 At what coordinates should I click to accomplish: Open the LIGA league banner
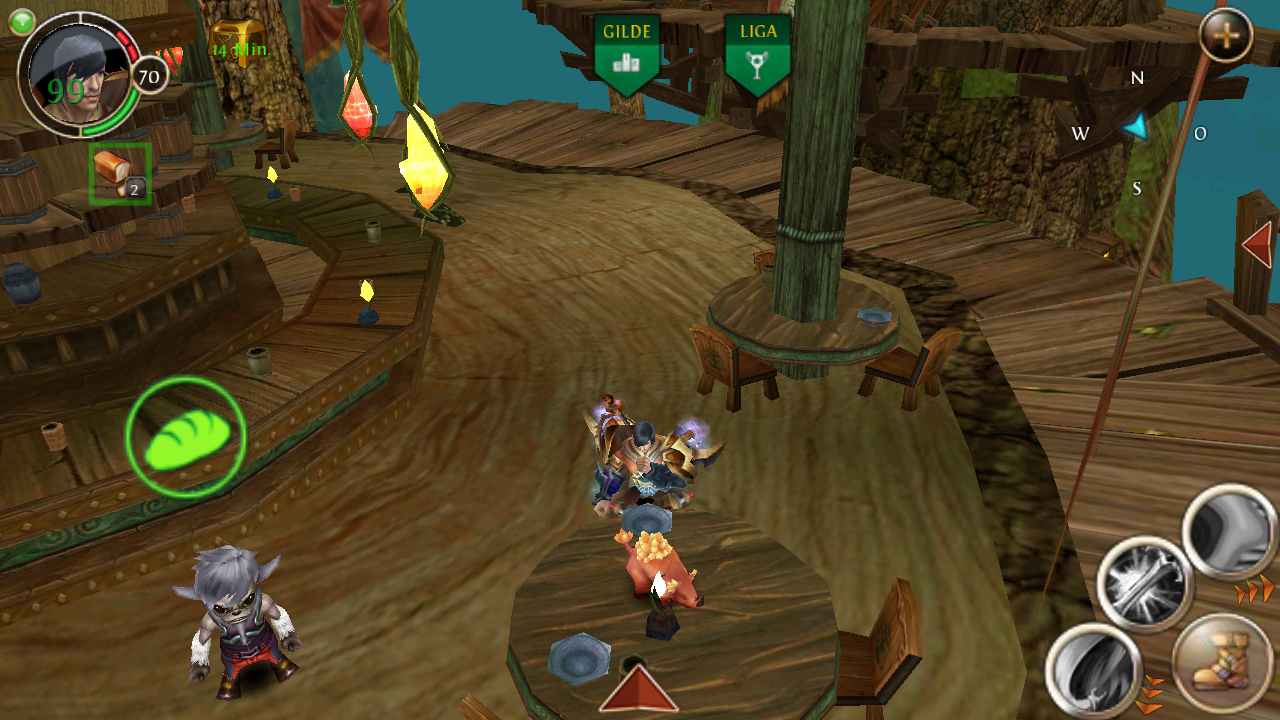pos(758,53)
